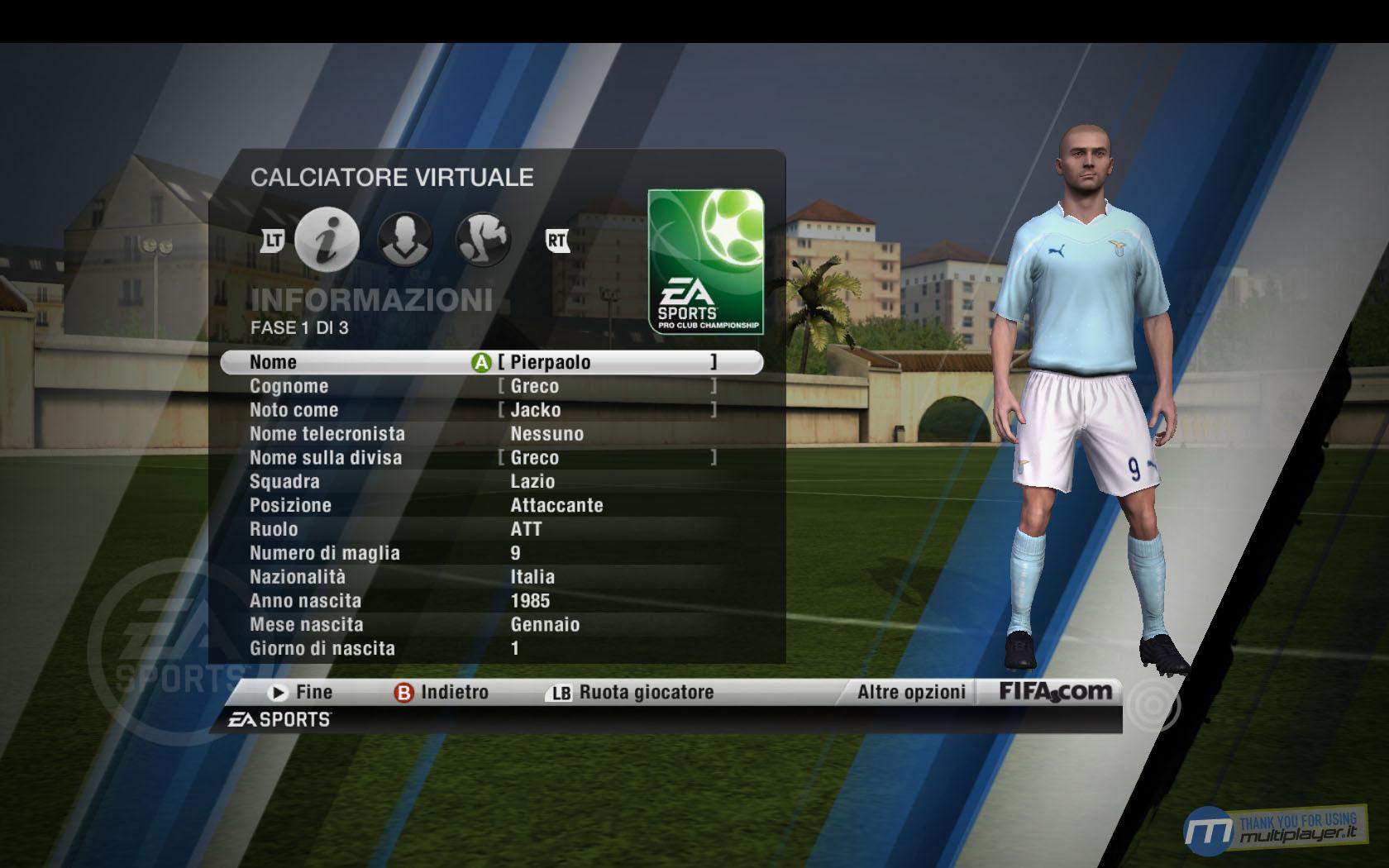Change the Squadra row set to Lazio
Viewport: 1389px width, 868px height.
click(491, 482)
